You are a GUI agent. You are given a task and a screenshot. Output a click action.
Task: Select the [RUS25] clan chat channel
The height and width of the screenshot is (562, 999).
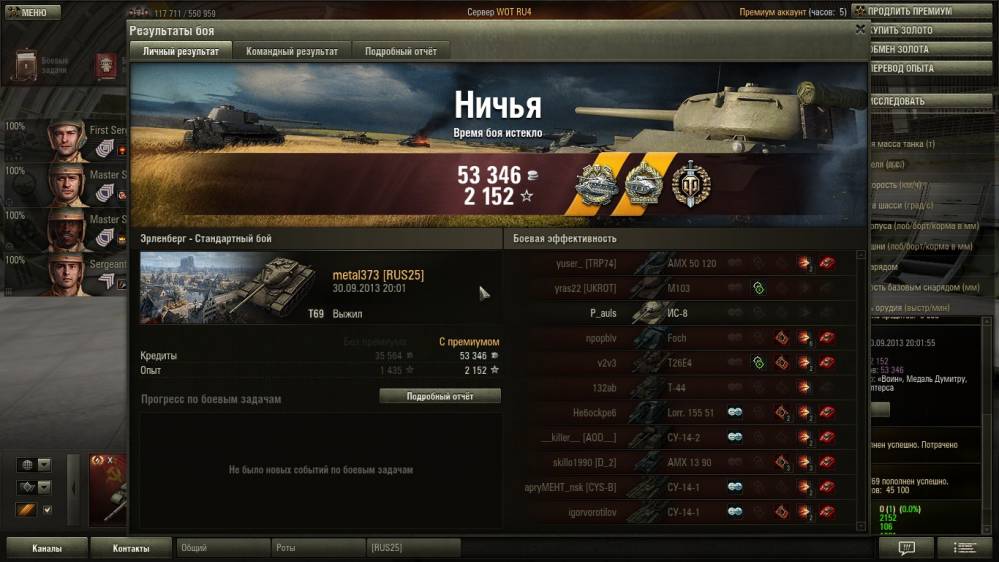point(412,548)
